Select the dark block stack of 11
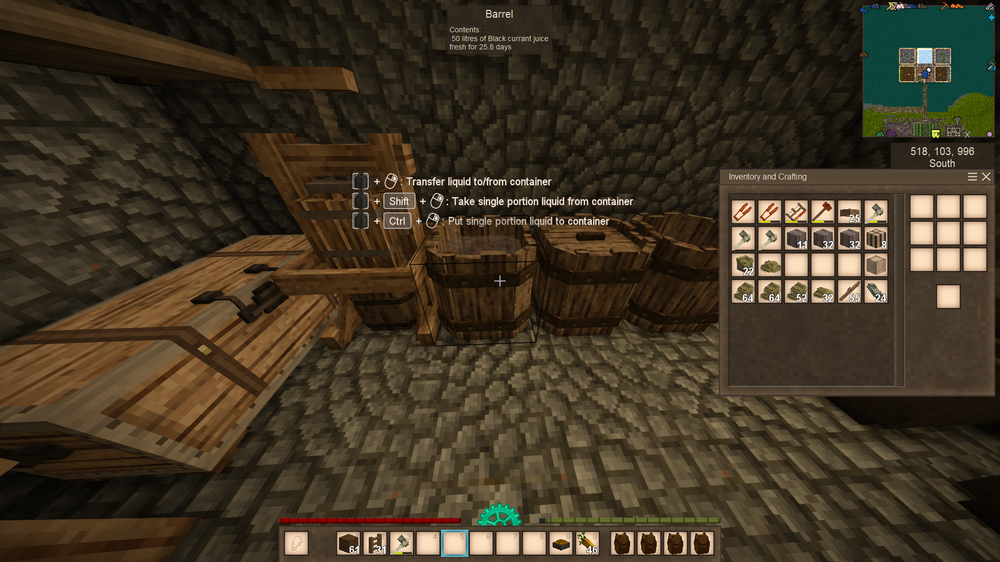Viewport: 1000px width, 562px height. tap(796, 238)
